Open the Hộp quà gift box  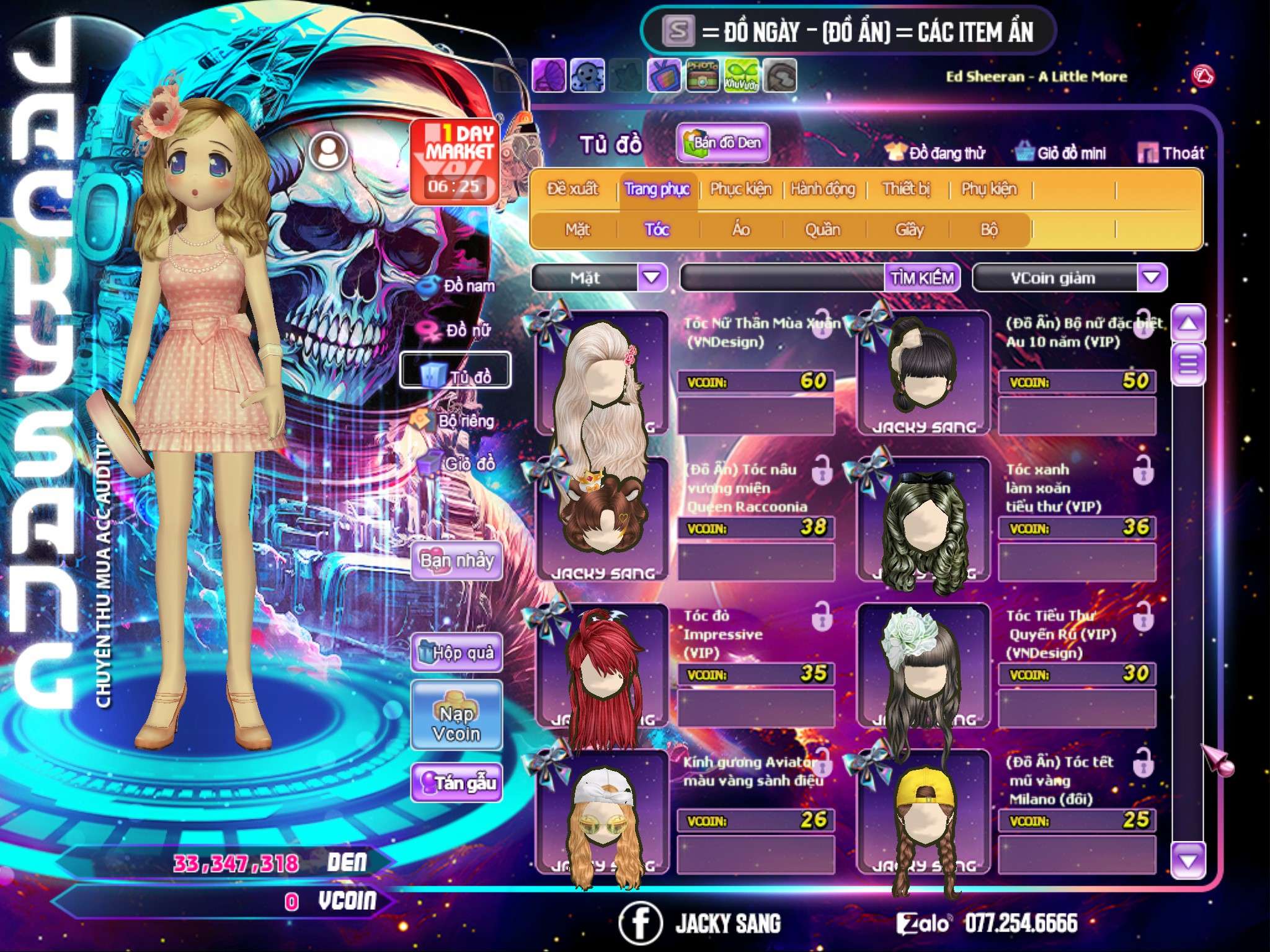coord(456,653)
